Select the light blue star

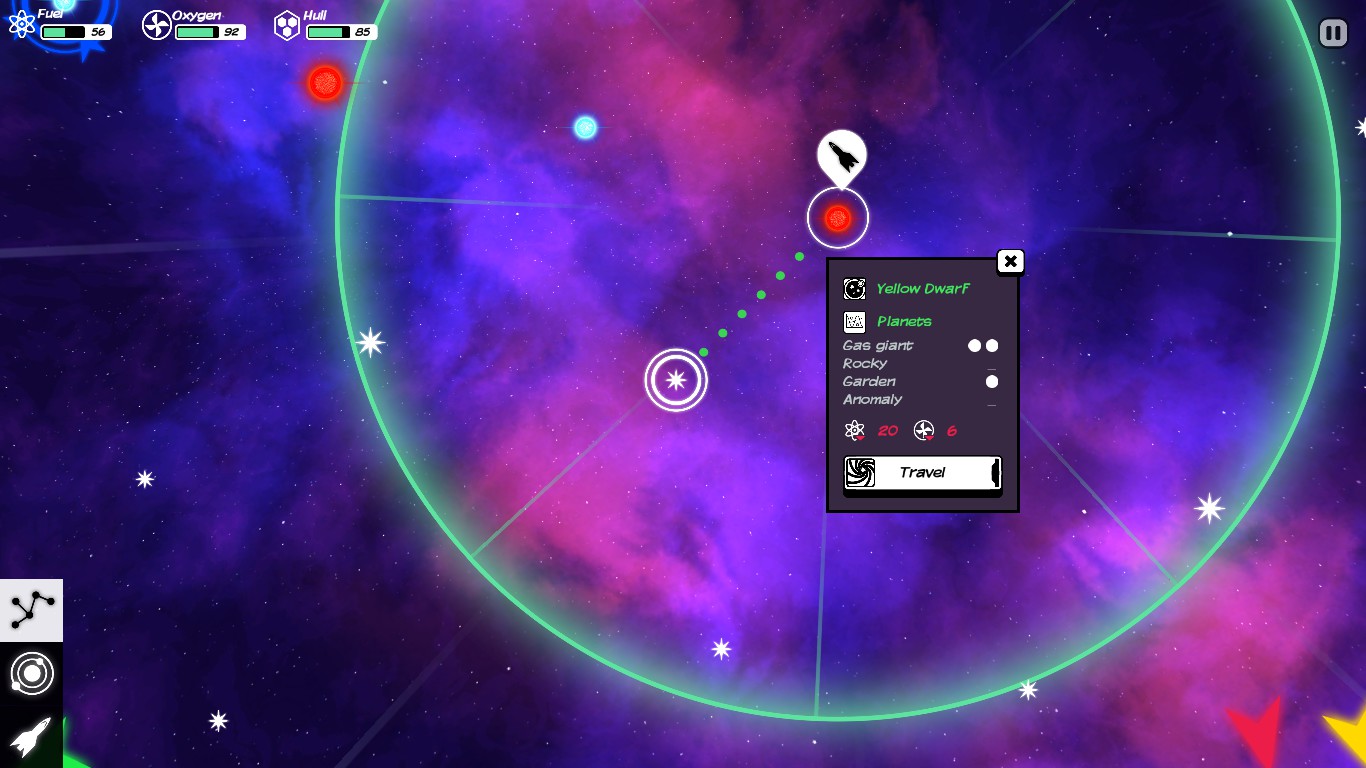(x=585, y=127)
